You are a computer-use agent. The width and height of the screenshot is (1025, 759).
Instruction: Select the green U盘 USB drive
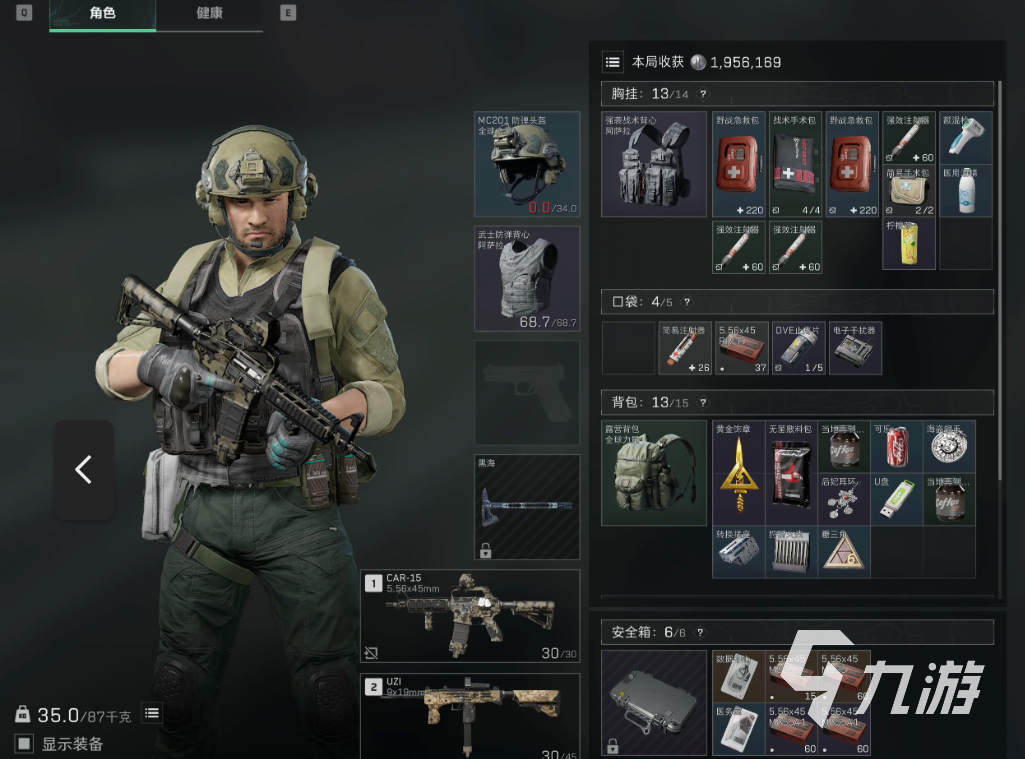(895, 499)
